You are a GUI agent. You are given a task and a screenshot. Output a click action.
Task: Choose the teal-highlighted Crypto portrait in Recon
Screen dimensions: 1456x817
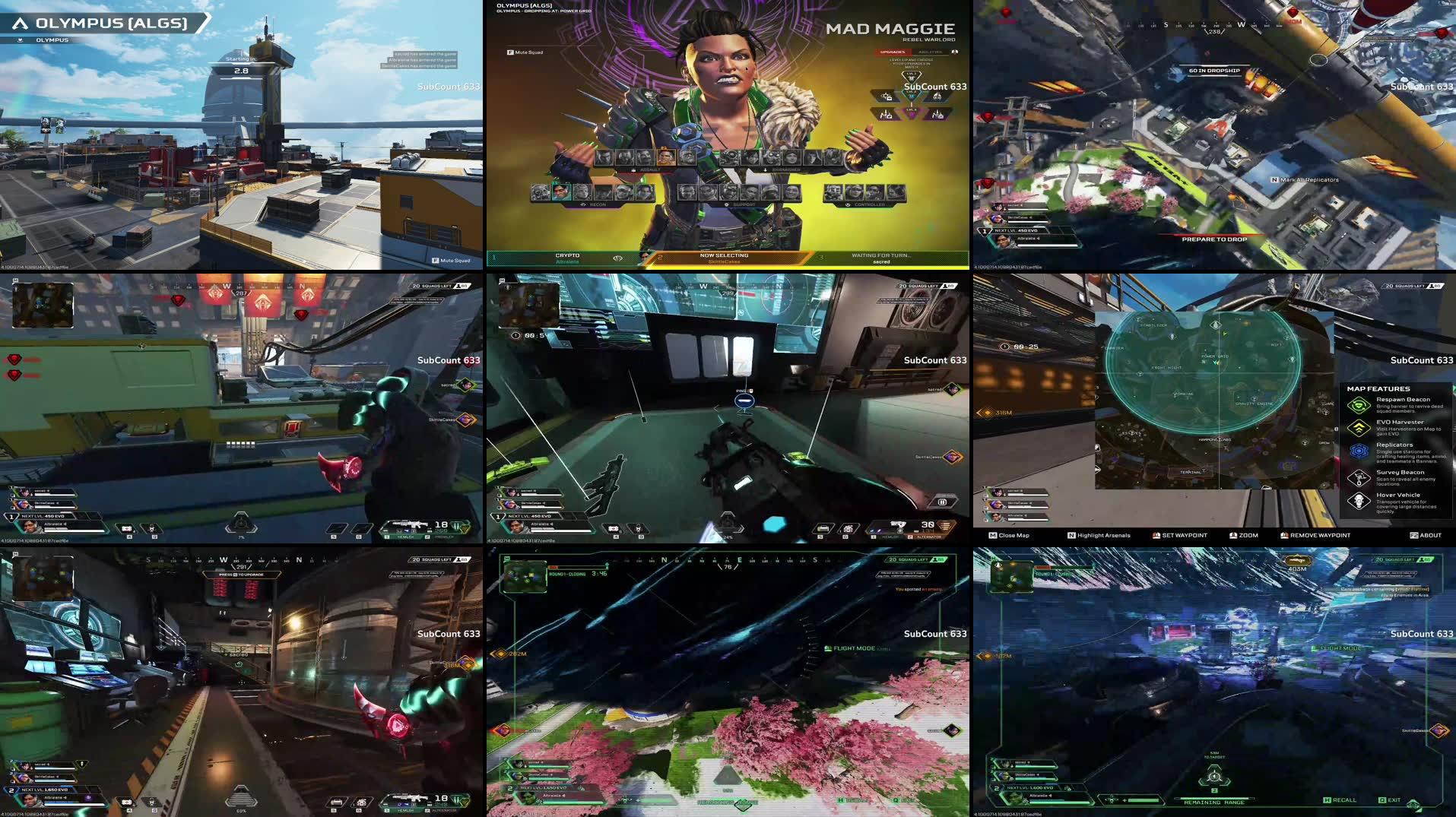[x=561, y=192]
